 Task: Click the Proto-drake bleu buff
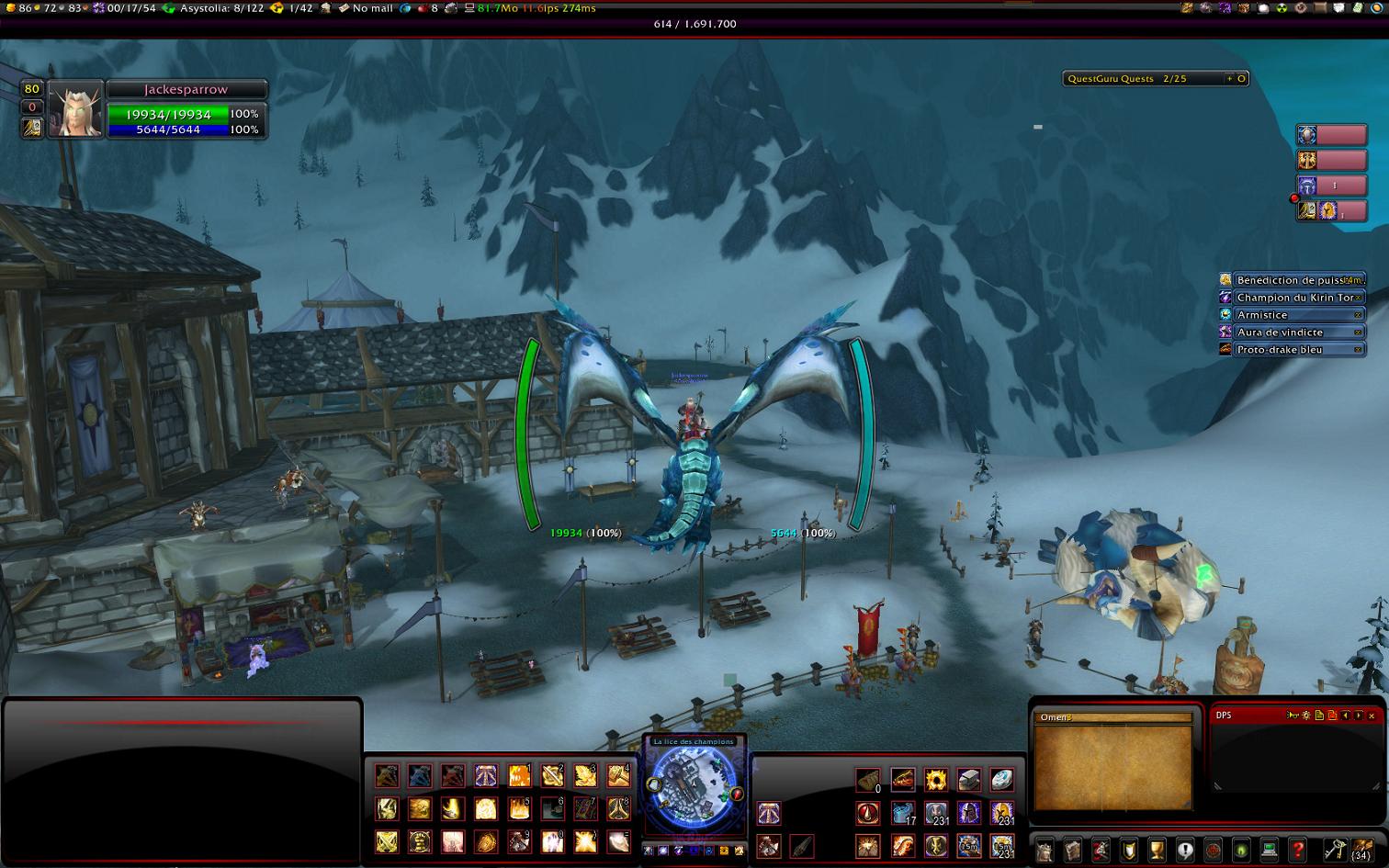pyautogui.click(x=1290, y=350)
